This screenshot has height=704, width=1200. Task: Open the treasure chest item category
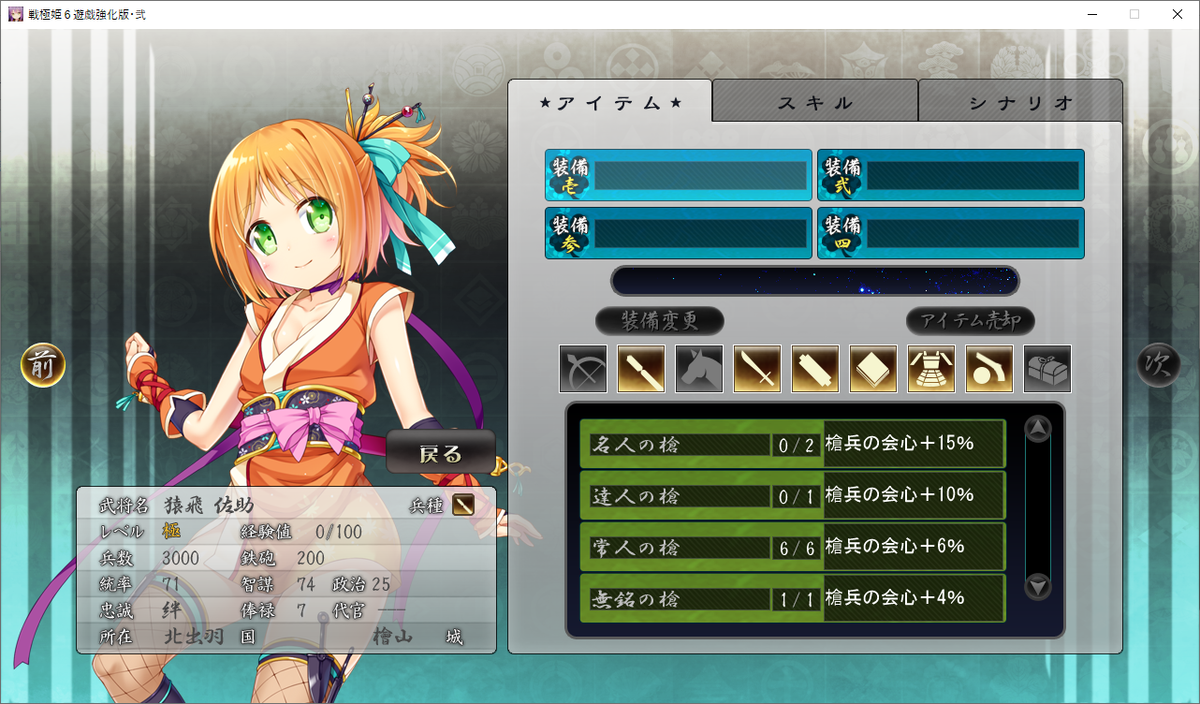pos(1047,369)
